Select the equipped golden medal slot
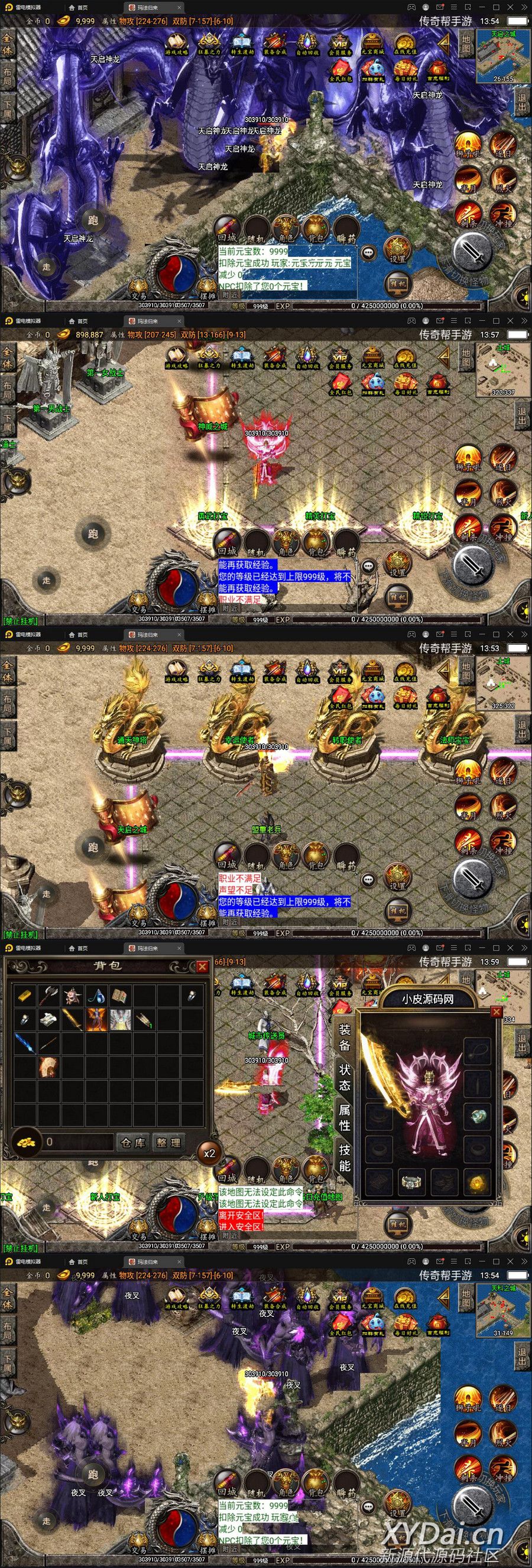The height and width of the screenshot is (1568, 532). (477, 1182)
